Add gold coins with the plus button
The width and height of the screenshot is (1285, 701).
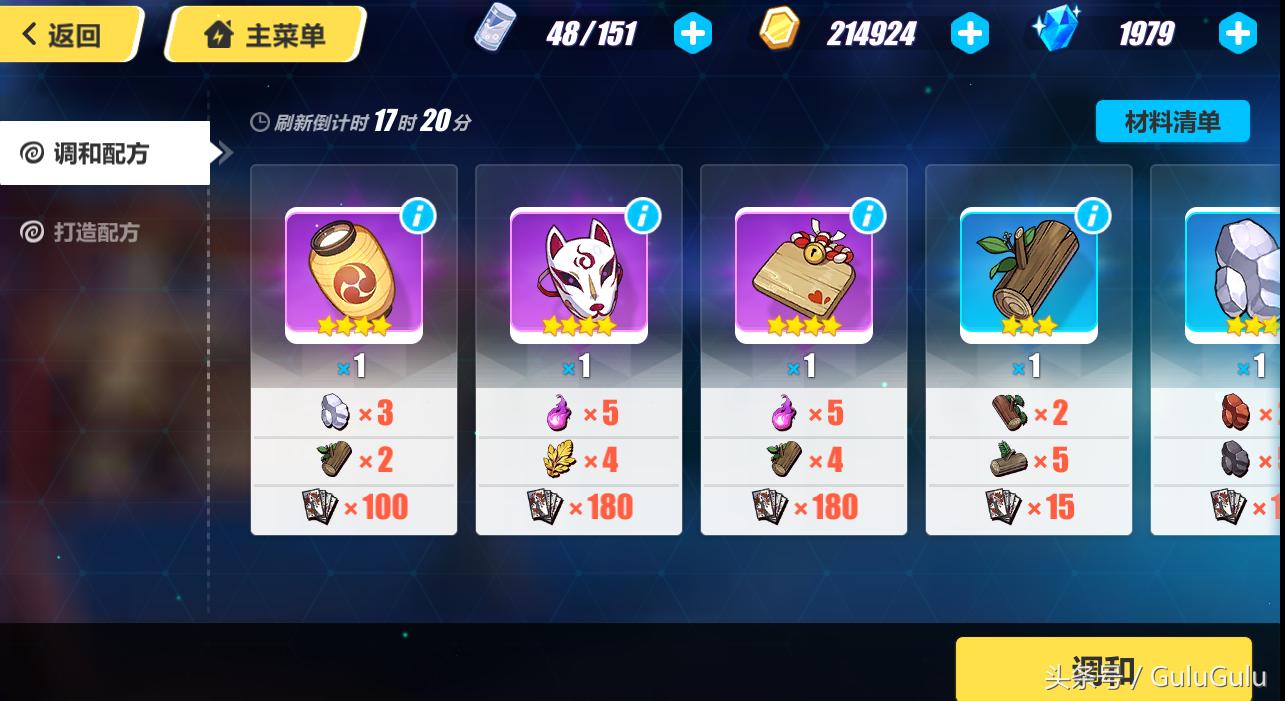pyautogui.click(x=969, y=34)
